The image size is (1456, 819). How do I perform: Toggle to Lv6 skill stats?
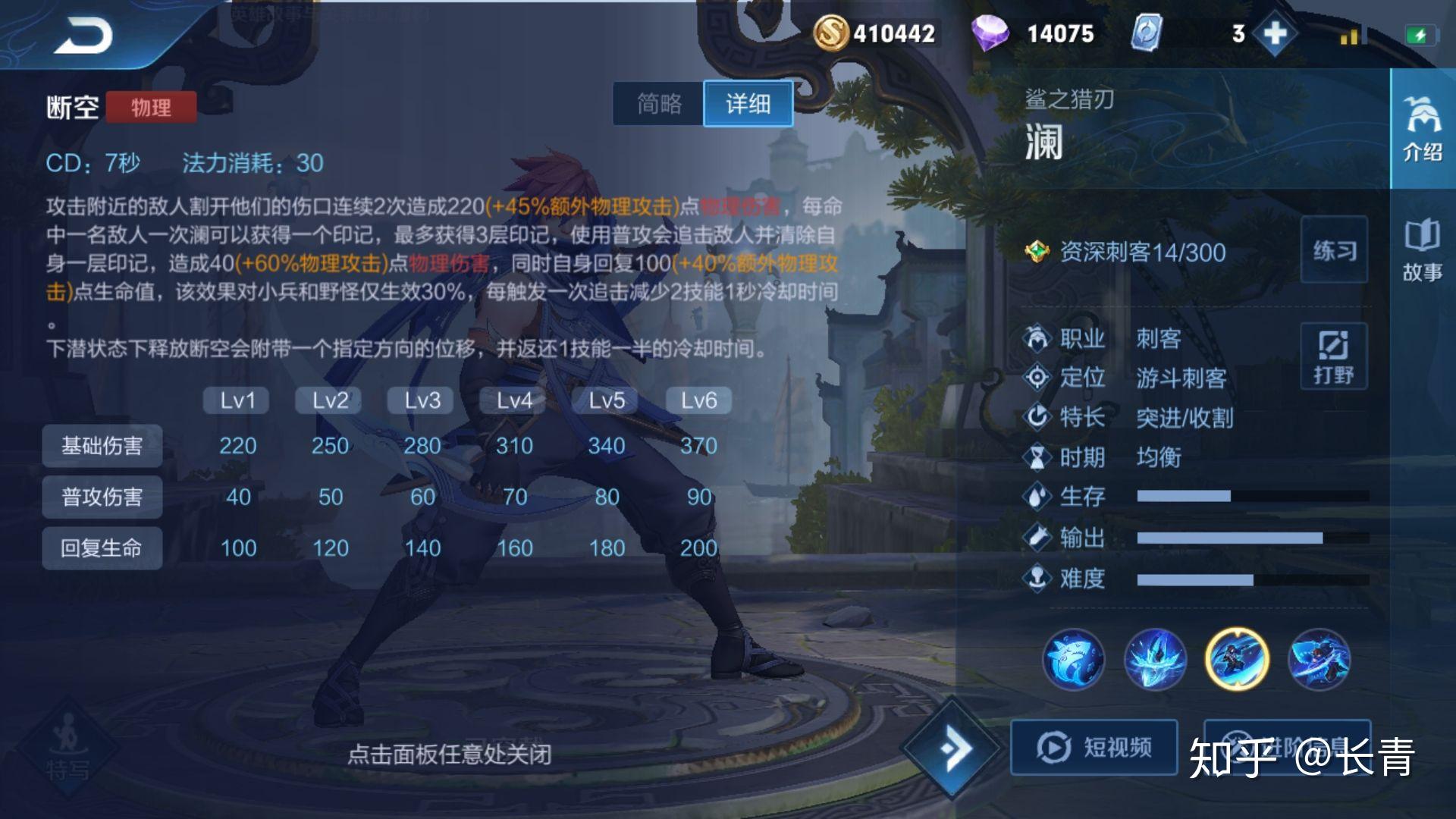[x=696, y=400]
